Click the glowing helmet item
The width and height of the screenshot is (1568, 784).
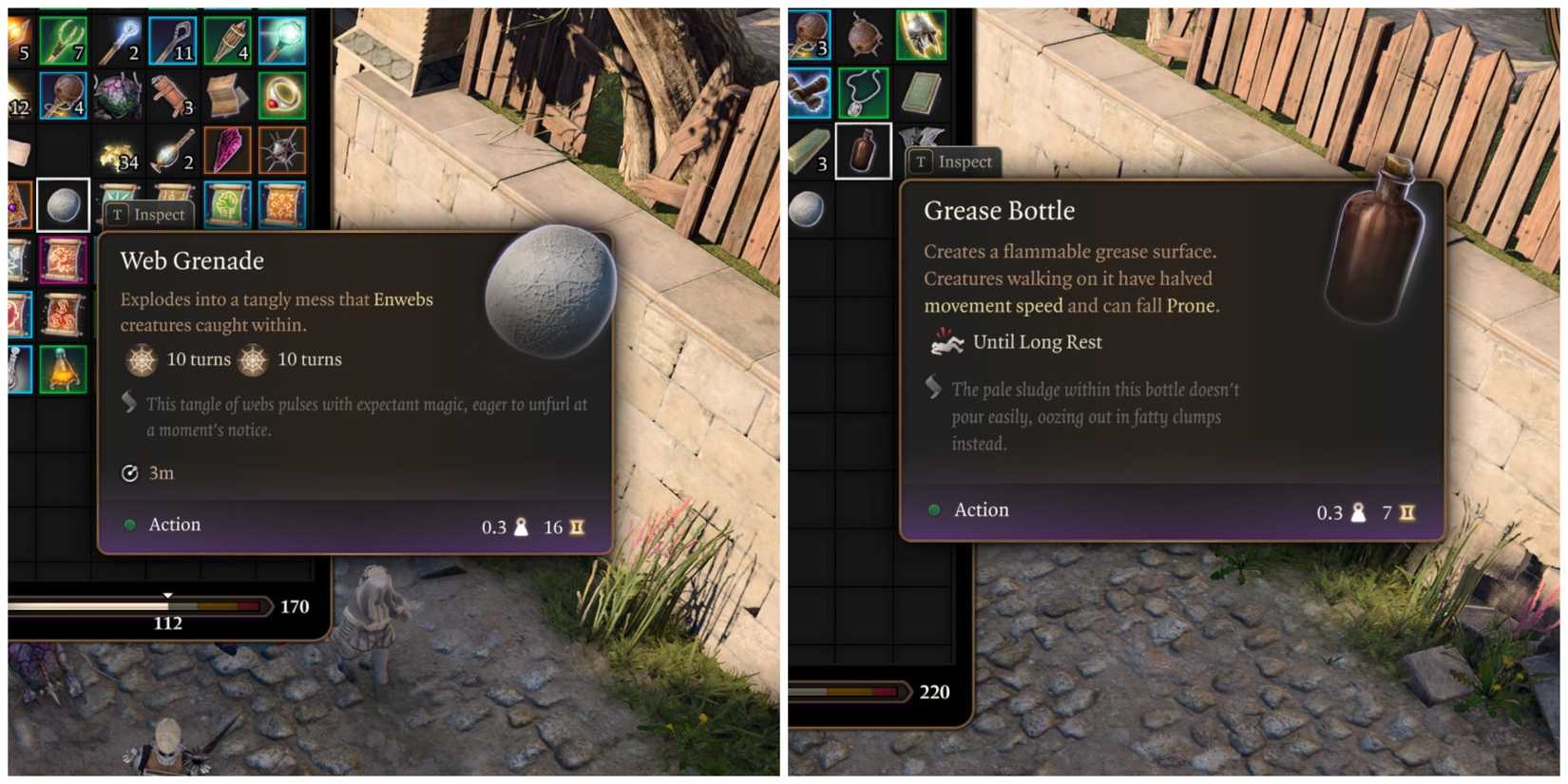[x=921, y=33]
